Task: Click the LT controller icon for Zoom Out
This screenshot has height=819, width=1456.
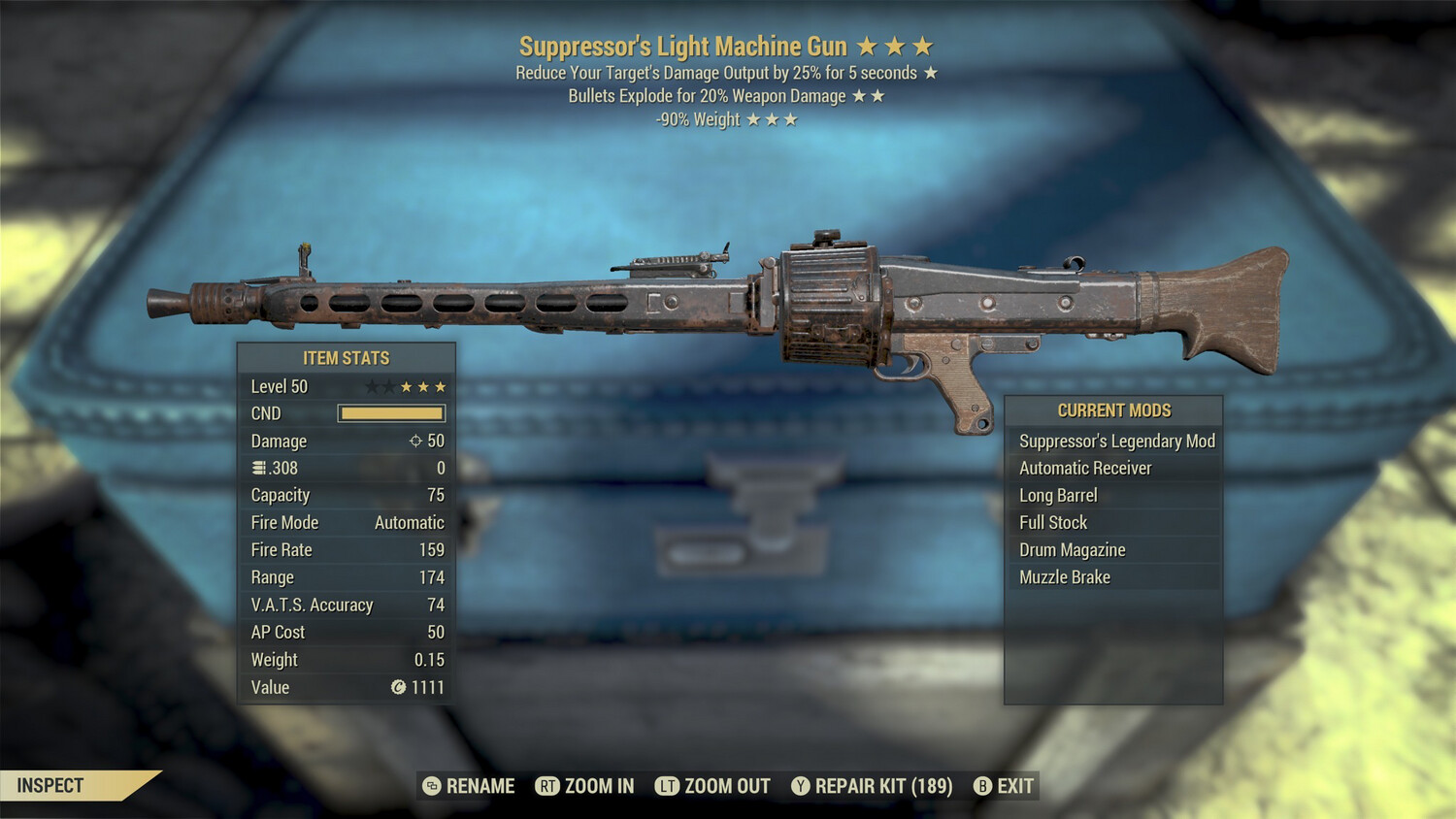Action: [668, 786]
